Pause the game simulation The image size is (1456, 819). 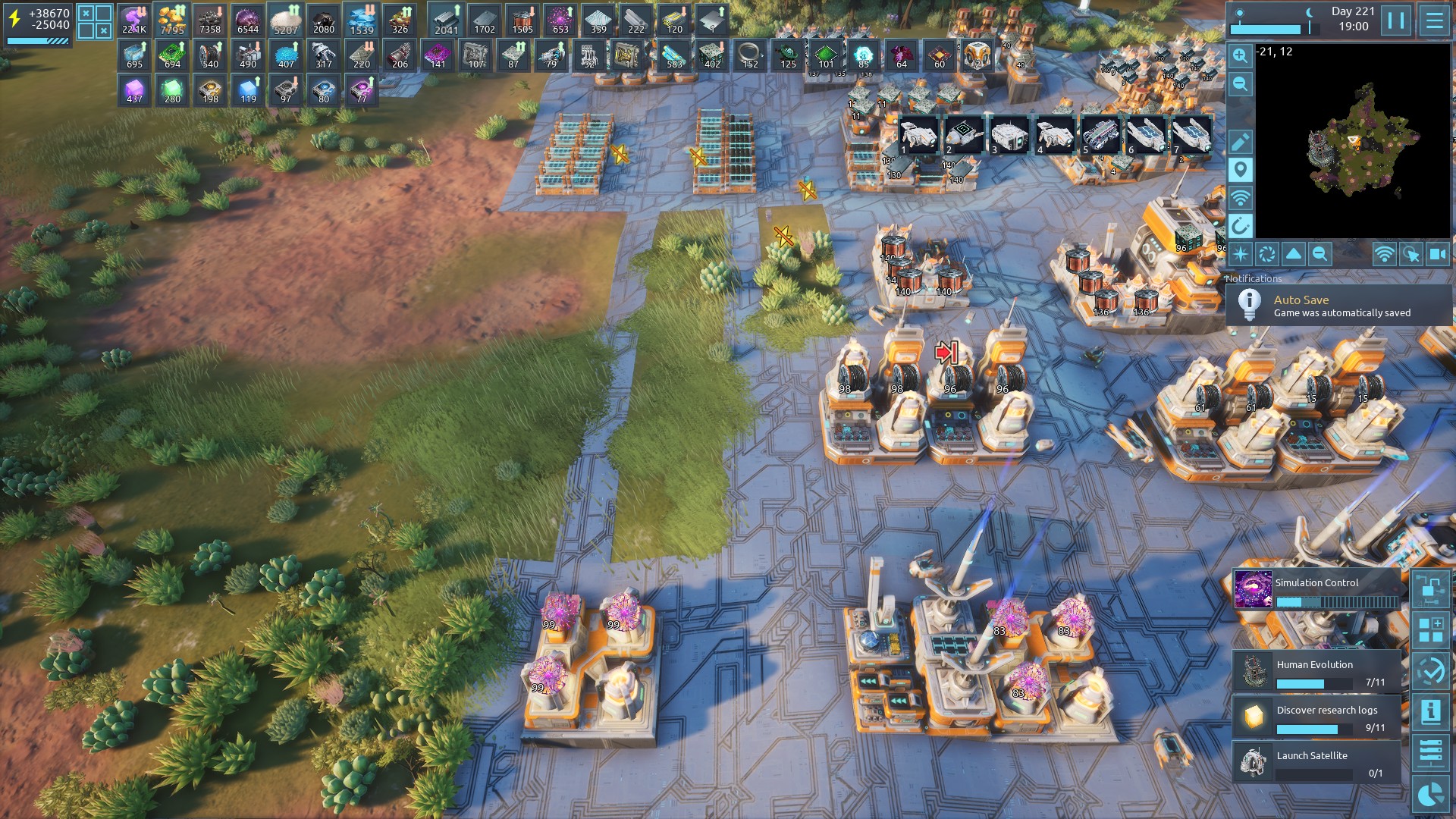click(x=1396, y=20)
